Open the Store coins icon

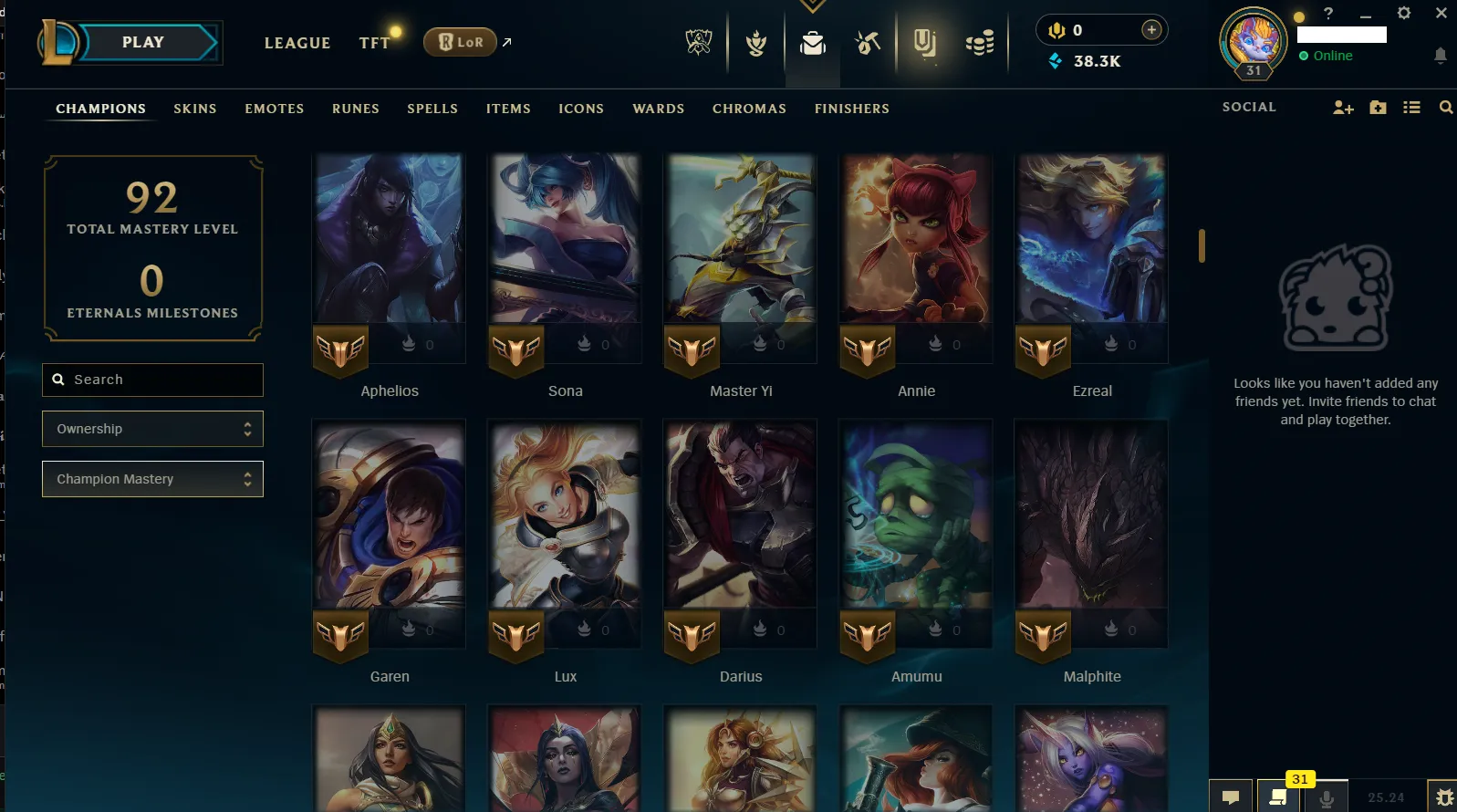click(982, 41)
